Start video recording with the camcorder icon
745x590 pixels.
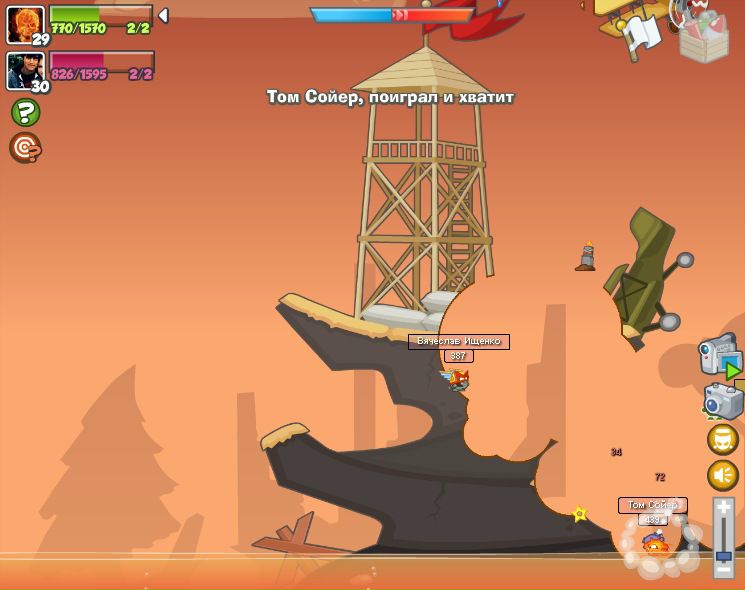718,355
